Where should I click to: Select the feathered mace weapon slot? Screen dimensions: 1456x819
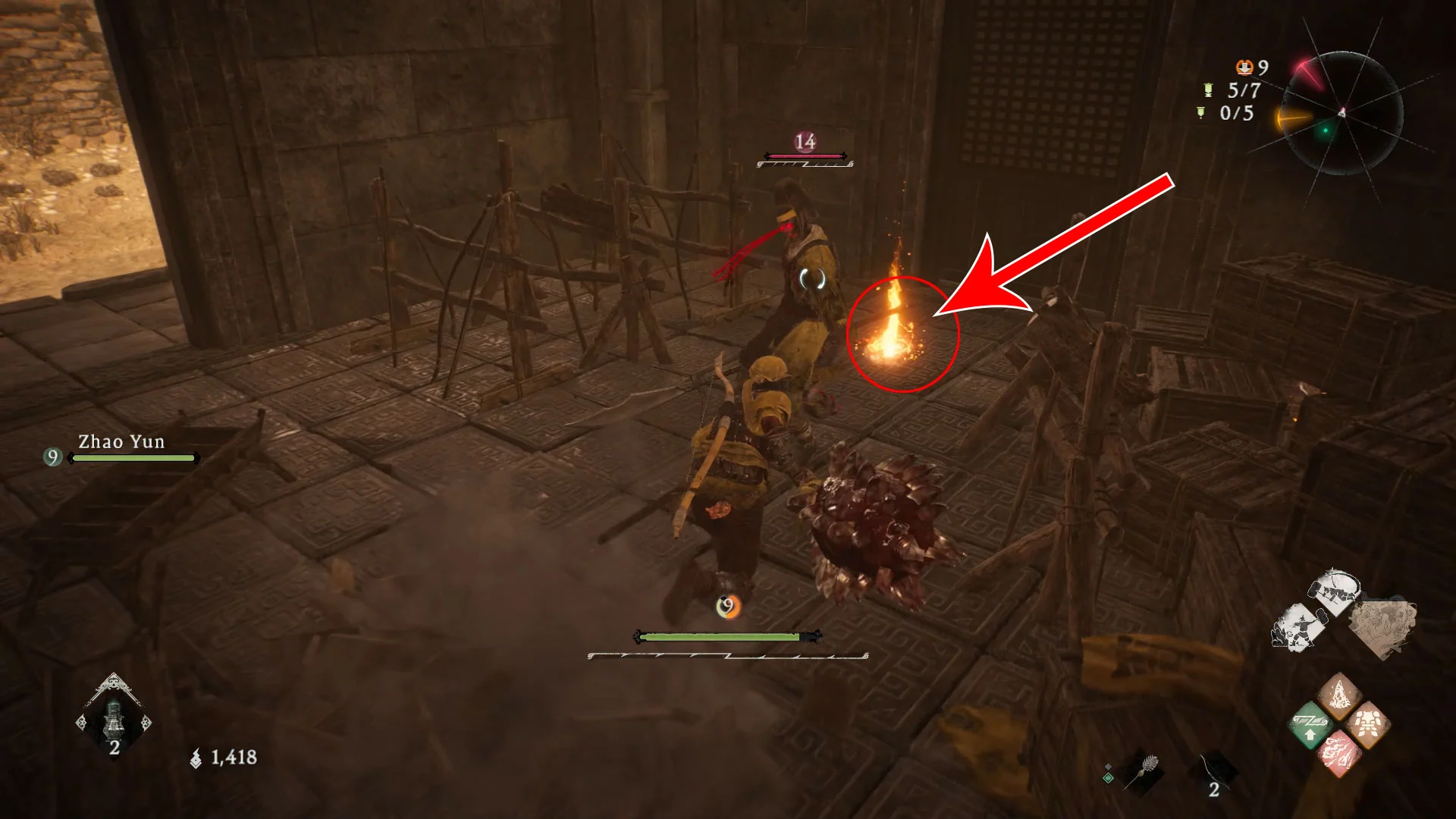1143,773
